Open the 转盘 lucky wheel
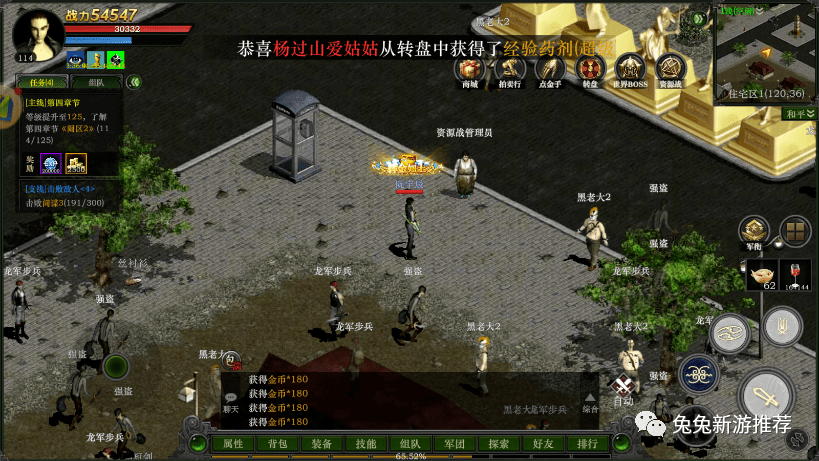819x461 pixels. (x=590, y=70)
